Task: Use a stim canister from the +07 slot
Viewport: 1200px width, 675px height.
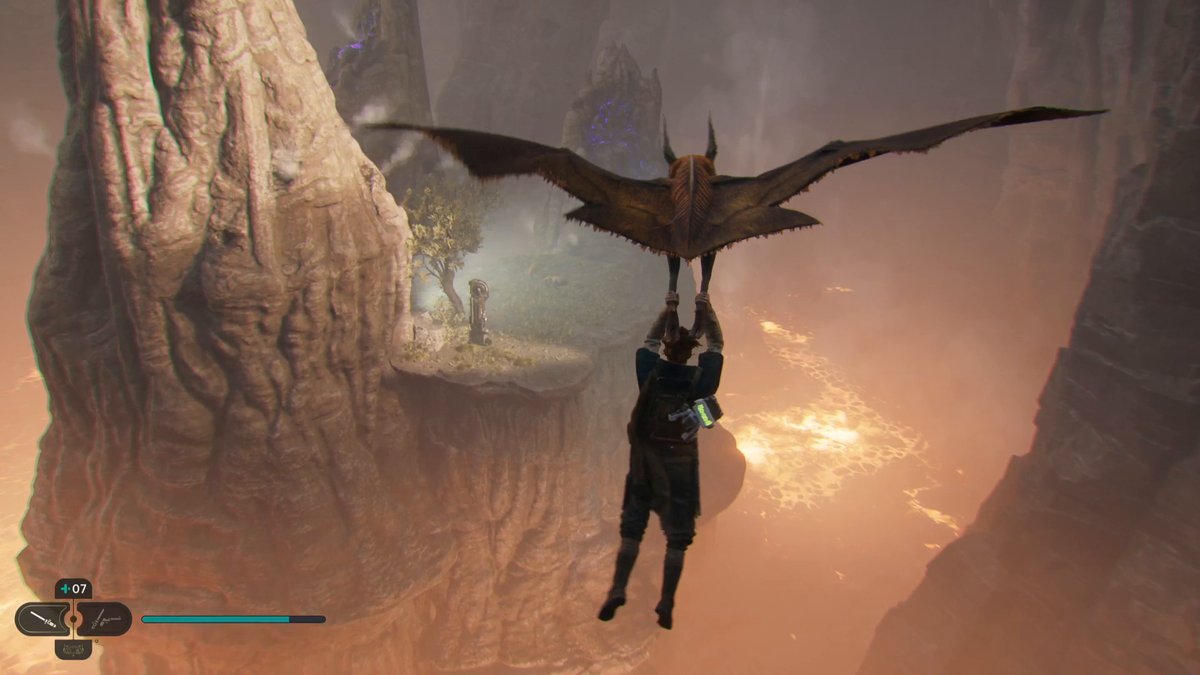Action: pyautogui.click(x=73, y=589)
